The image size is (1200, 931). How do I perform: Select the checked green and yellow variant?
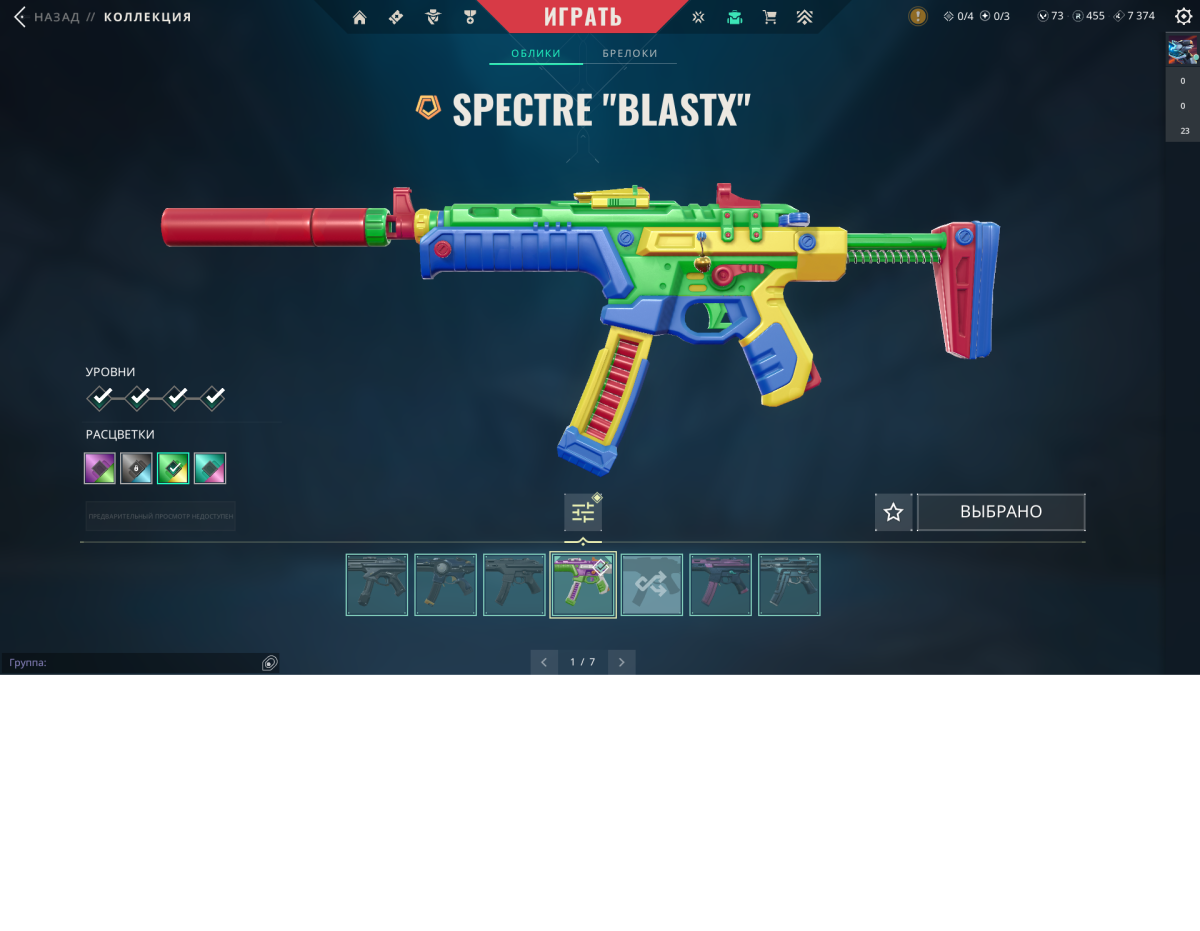(x=173, y=468)
